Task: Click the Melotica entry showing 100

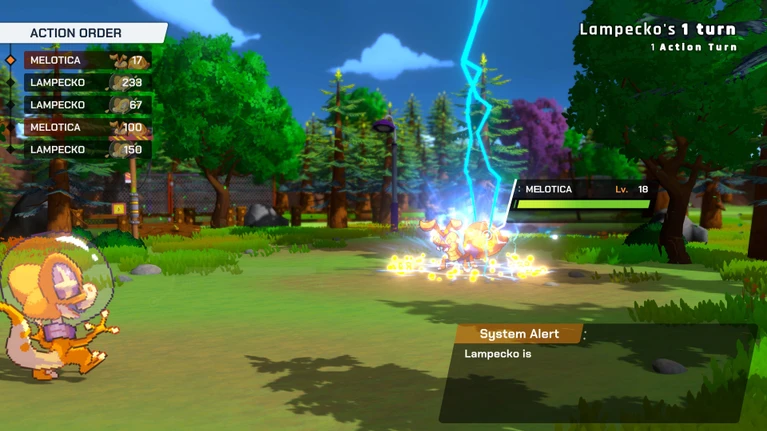Action: (86, 128)
